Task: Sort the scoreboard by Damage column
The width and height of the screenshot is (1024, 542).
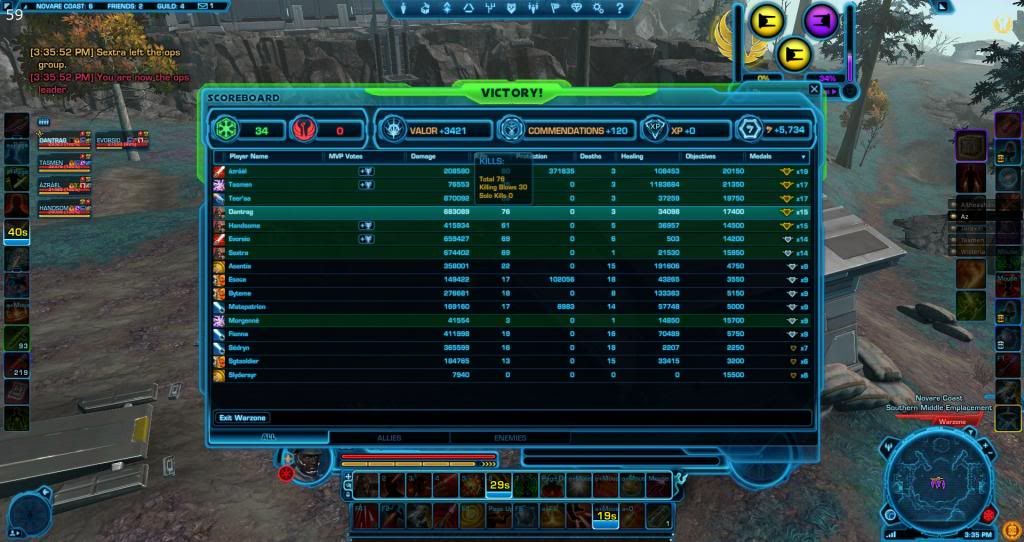Action: click(x=422, y=157)
